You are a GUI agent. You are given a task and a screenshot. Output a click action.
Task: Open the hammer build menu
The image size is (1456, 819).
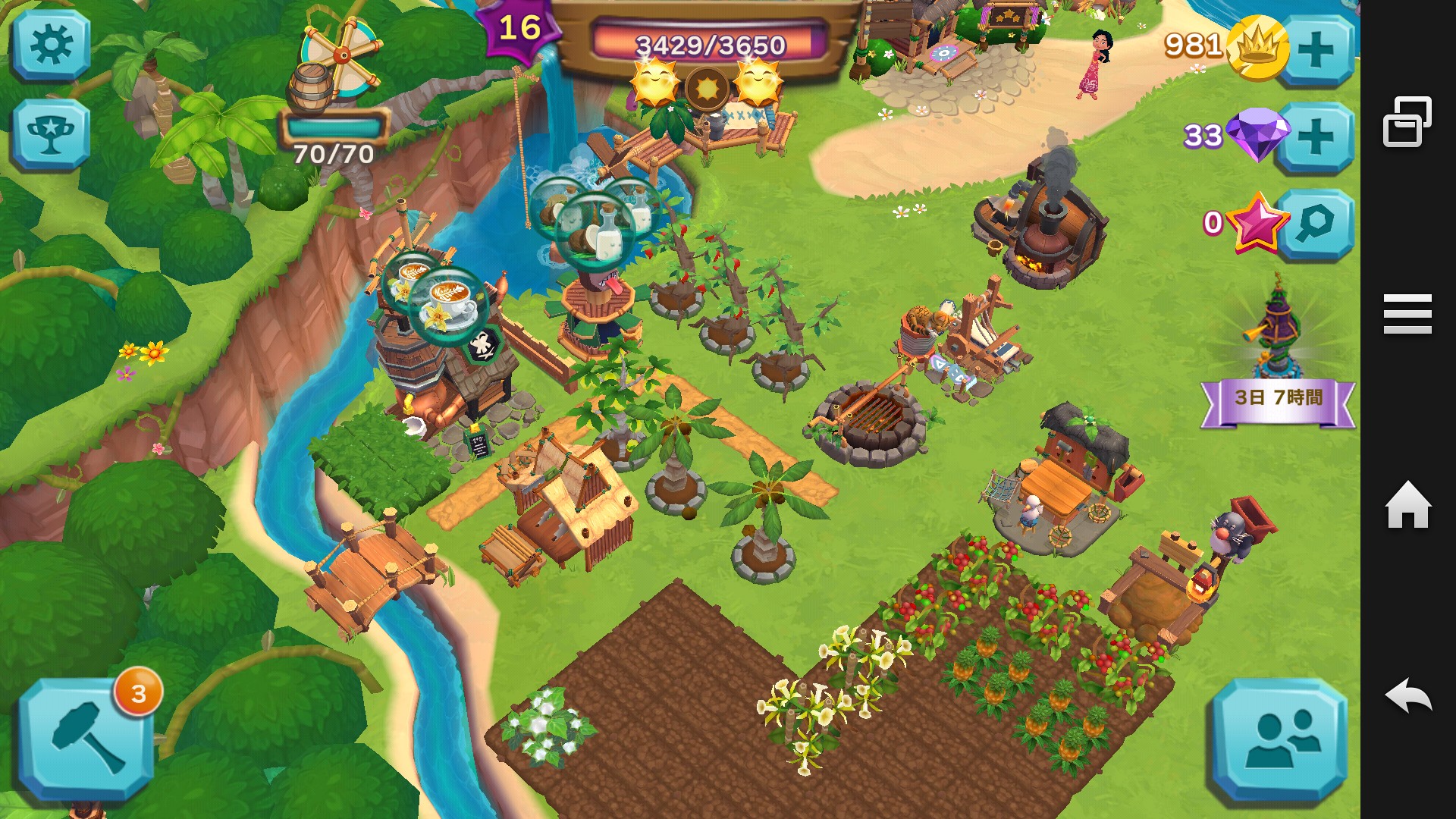coord(86,738)
